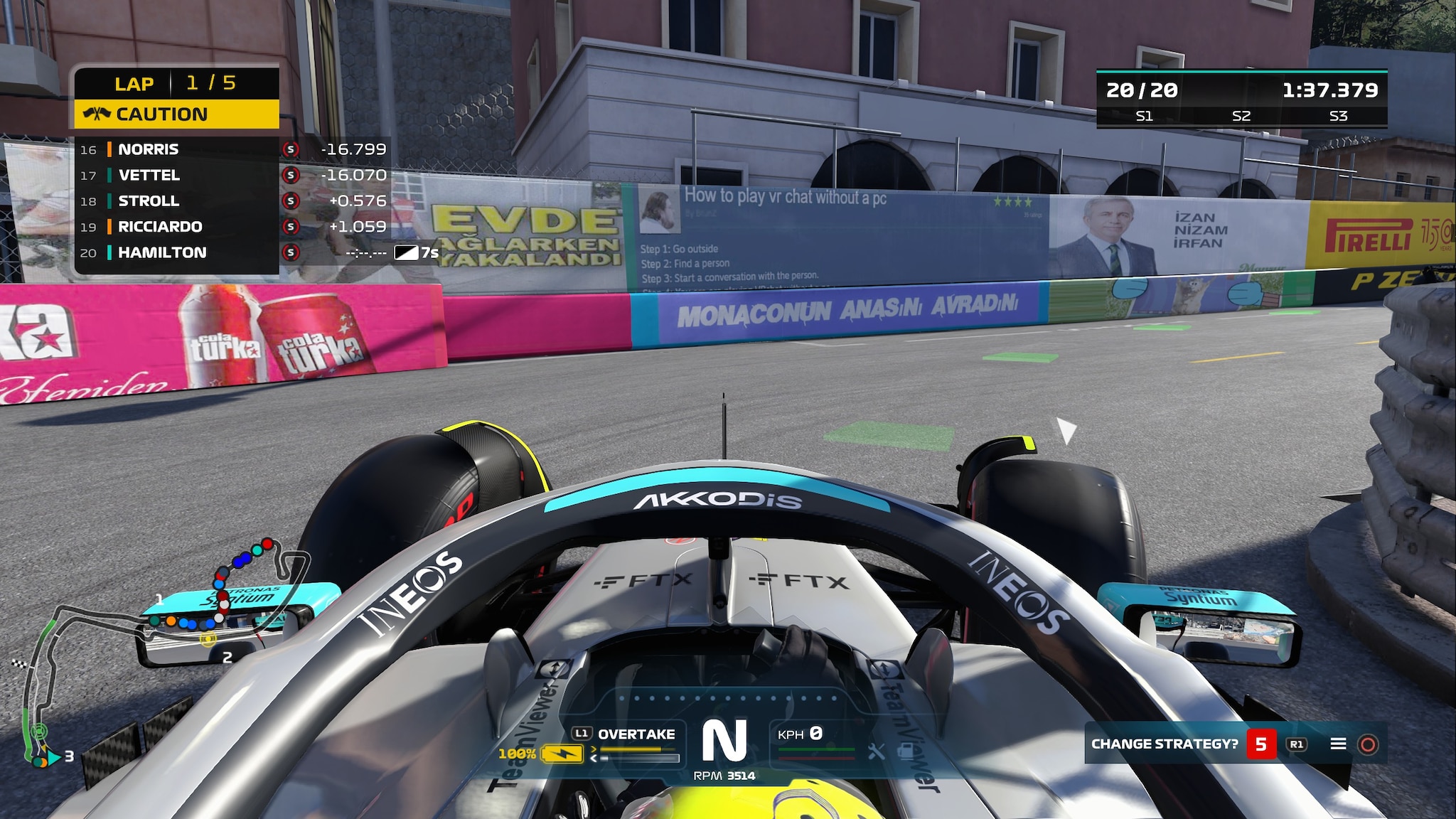Open the hamburger menu icon in the strategy panel
The width and height of the screenshot is (1456, 819).
1339,744
